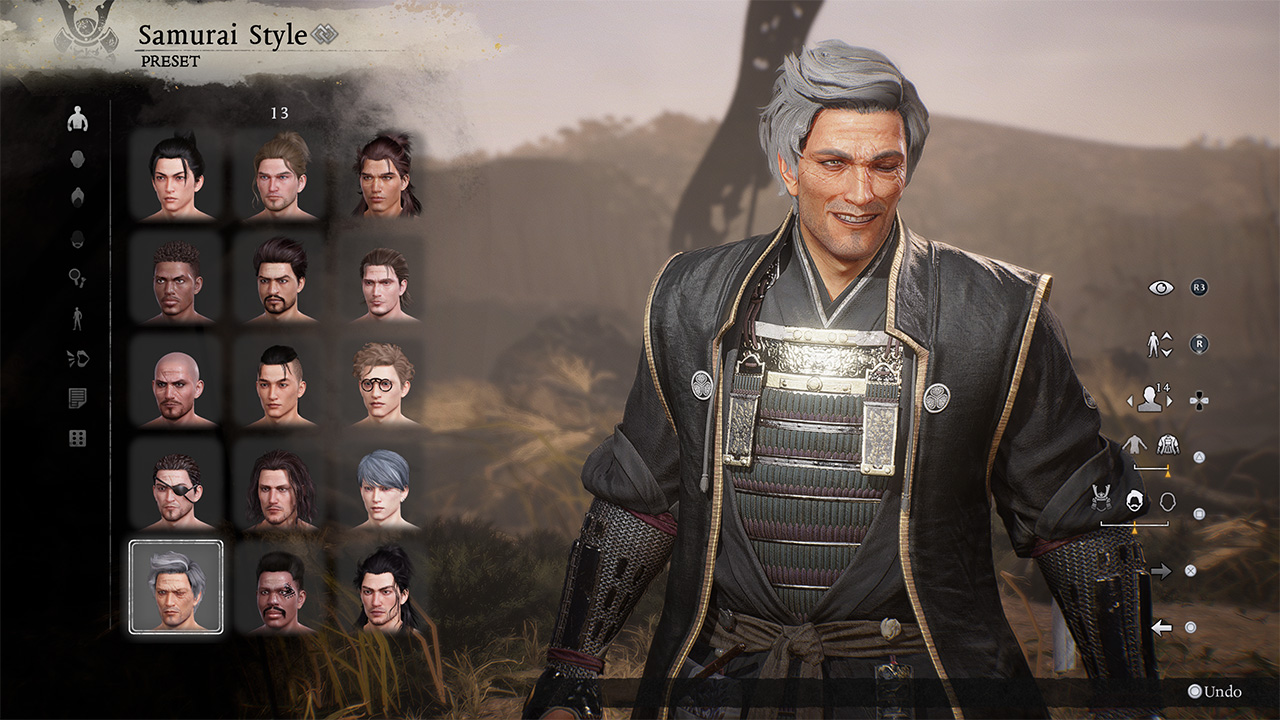Viewport: 1280px width, 720px height.
Task: Click the right arrow beside the portrait counter
Action: [1170, 400]
